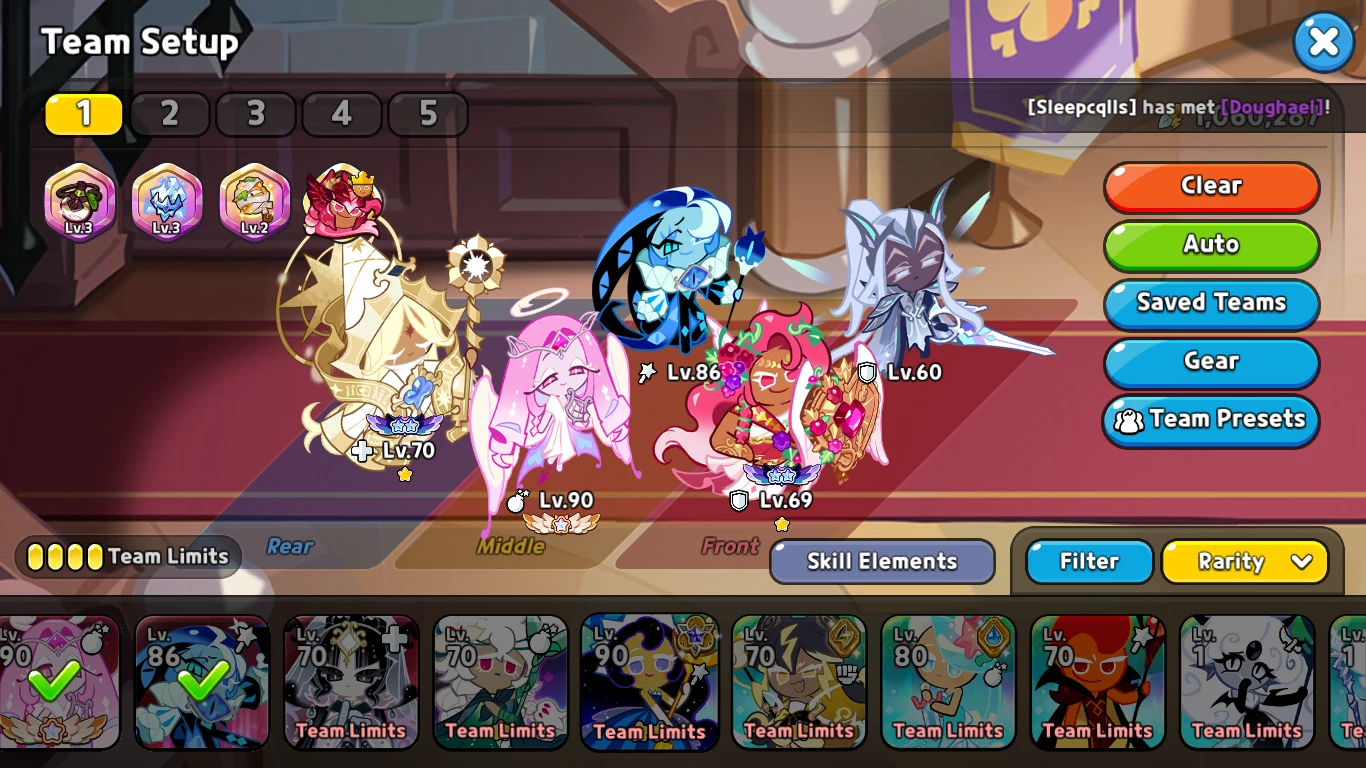Screen dimensions: 1366x768
Task: Select the scroll treasure icon Lv.2
Action: point(254,203)
